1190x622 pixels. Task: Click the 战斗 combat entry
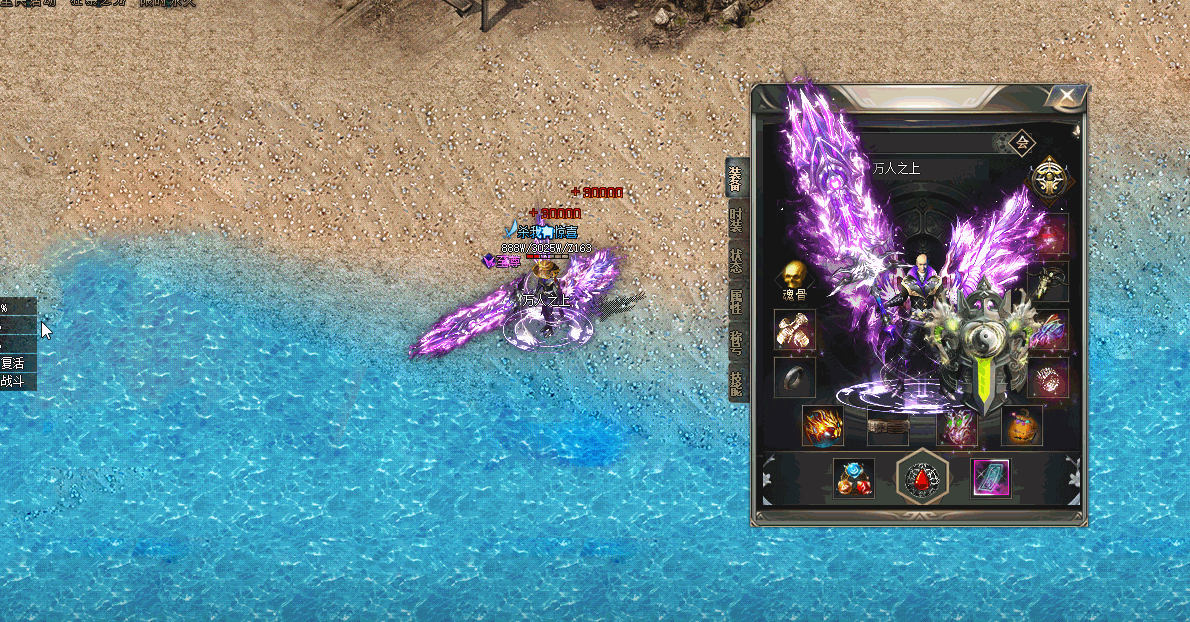(x=14, y=381)
